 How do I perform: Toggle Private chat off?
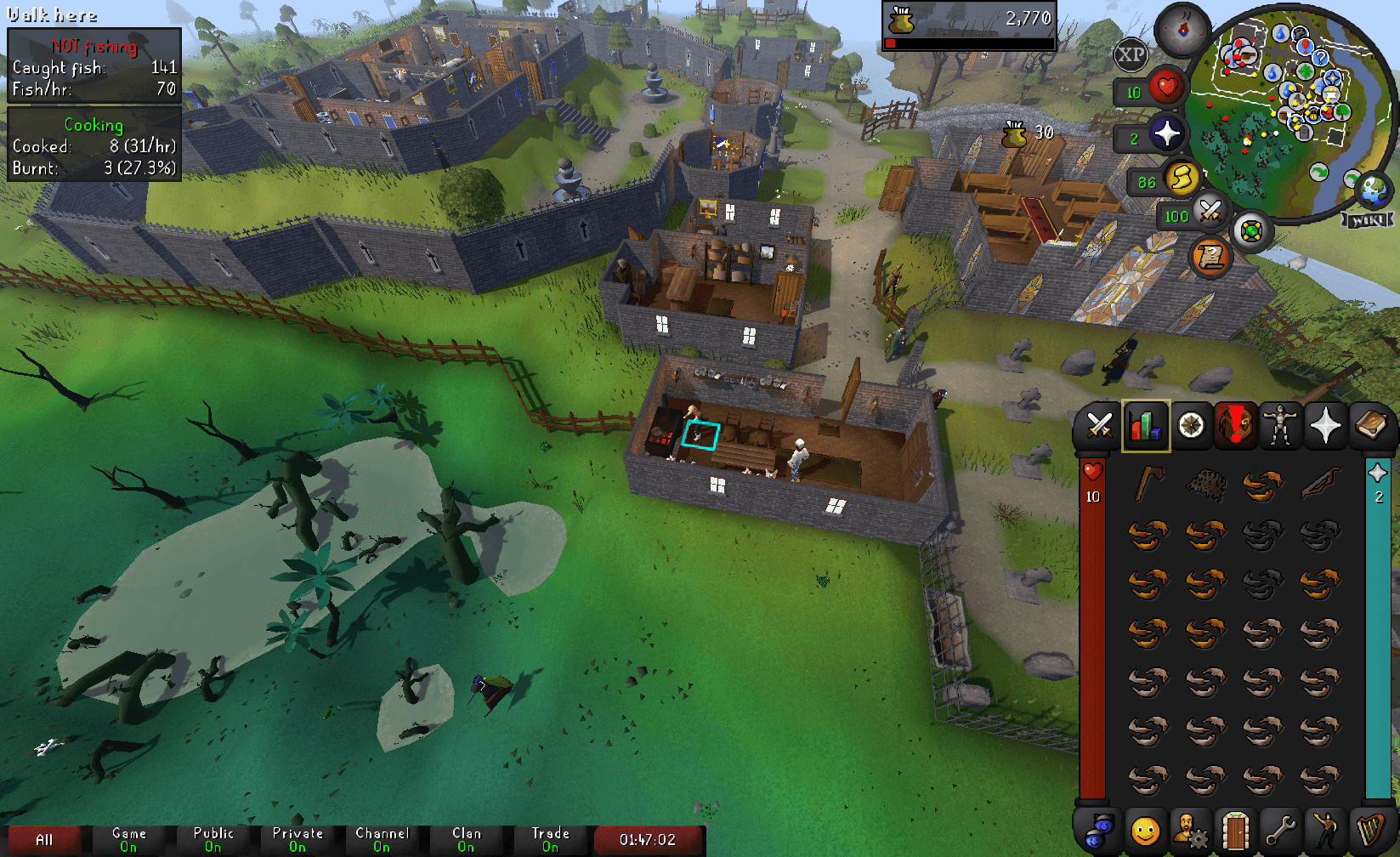coord(298,840)
